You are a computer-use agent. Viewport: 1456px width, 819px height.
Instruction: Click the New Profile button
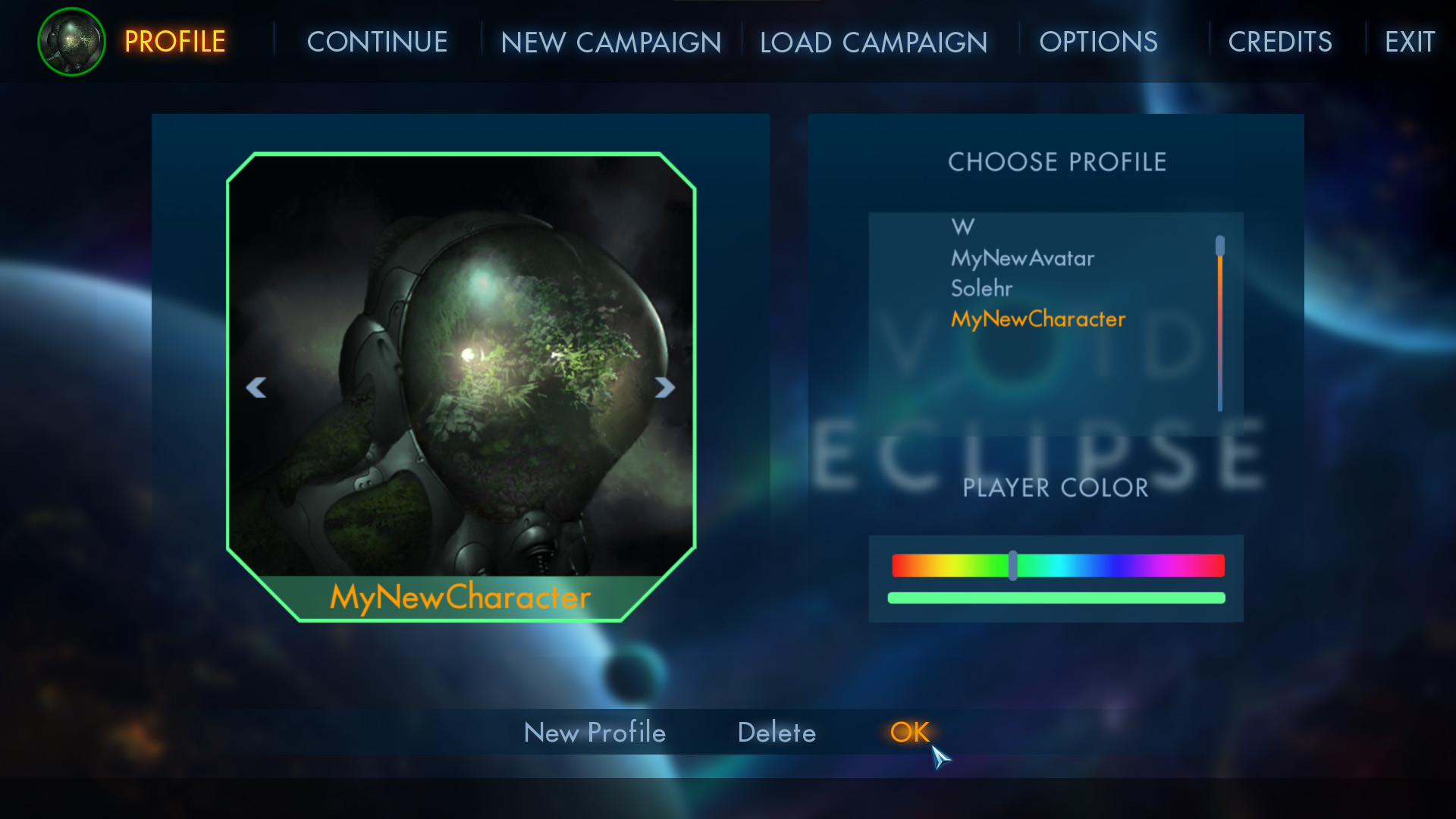click(x=594, y=733)
